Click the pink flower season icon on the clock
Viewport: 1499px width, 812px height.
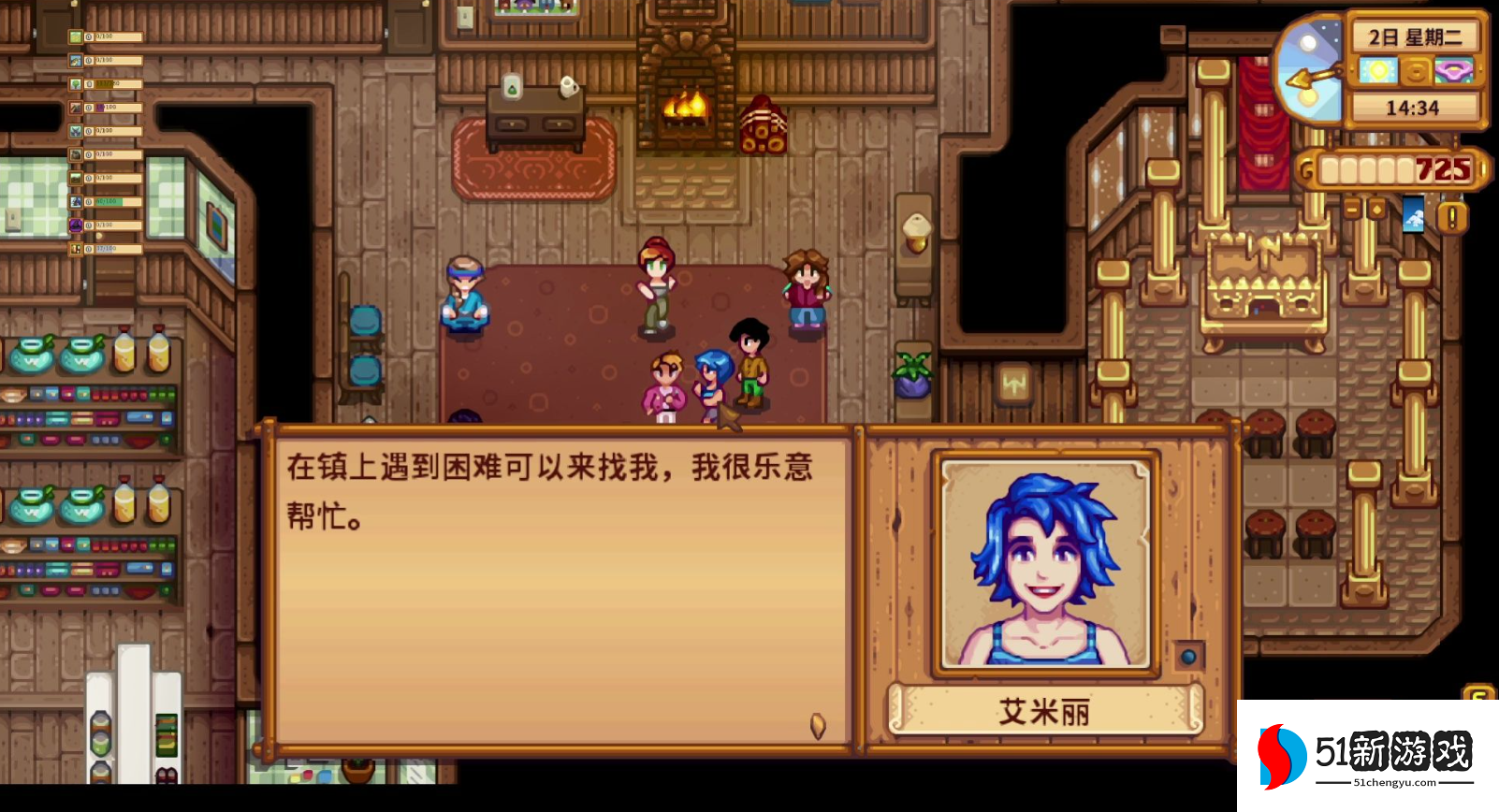[x=1454, y=70]
